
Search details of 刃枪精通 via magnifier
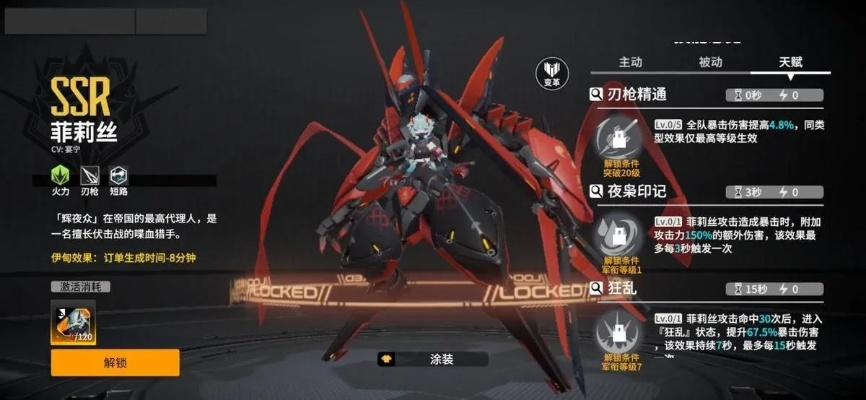coord(596,95)
